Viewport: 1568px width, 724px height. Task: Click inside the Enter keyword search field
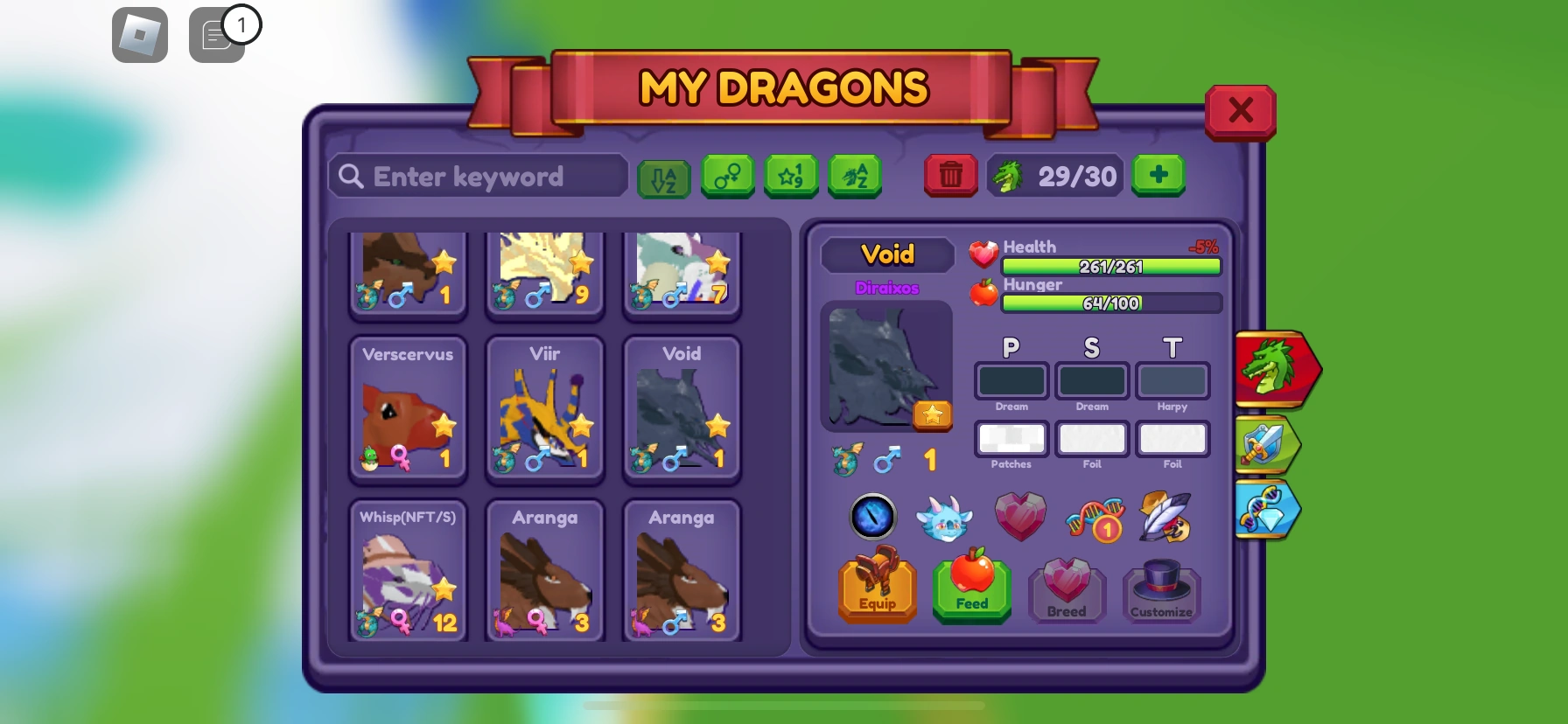[x=477, y=176]
